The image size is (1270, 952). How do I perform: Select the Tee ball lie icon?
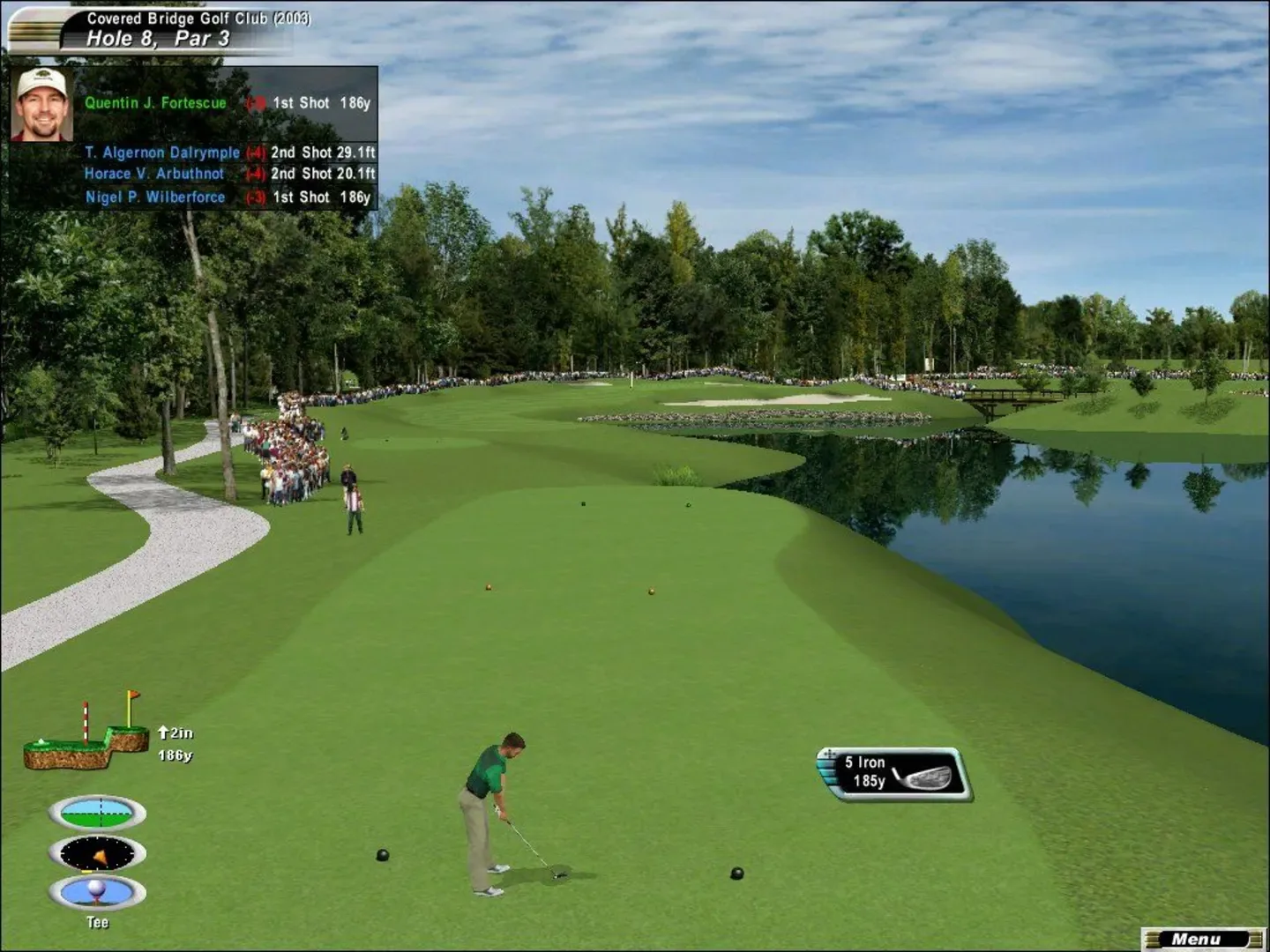[97, 892]
